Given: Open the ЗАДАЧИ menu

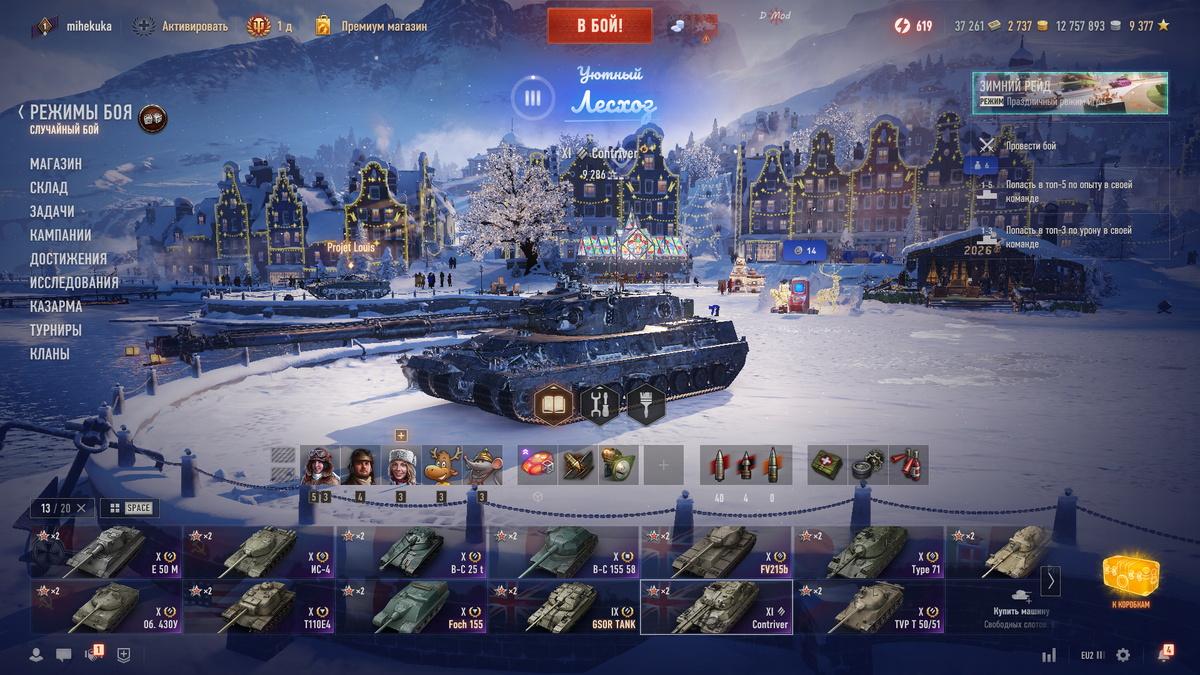Looking at the screenshot, I should tap(52, 212).
